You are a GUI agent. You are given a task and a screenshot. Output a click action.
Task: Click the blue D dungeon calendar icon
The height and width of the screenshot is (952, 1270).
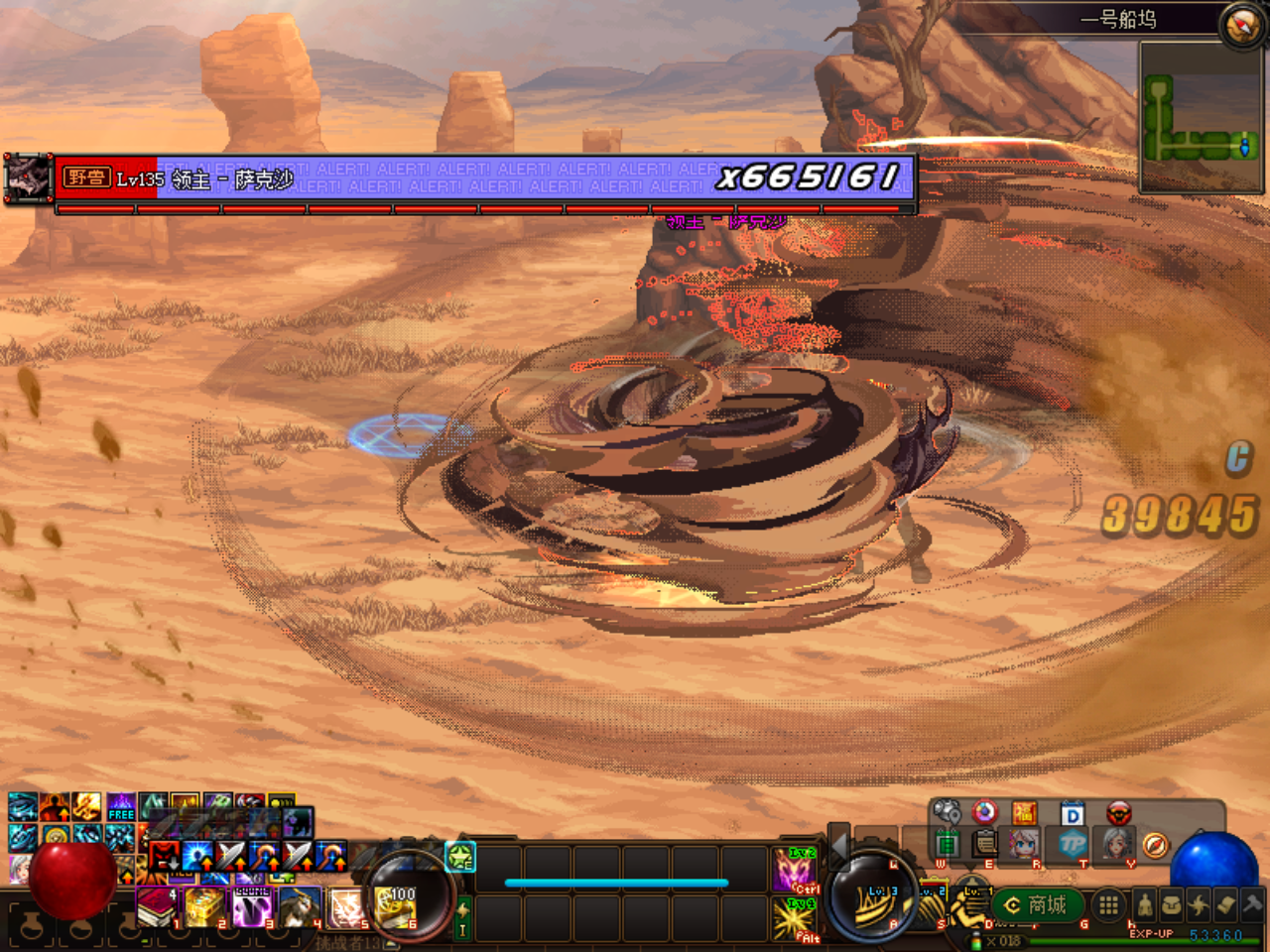tap(1071, 813)
